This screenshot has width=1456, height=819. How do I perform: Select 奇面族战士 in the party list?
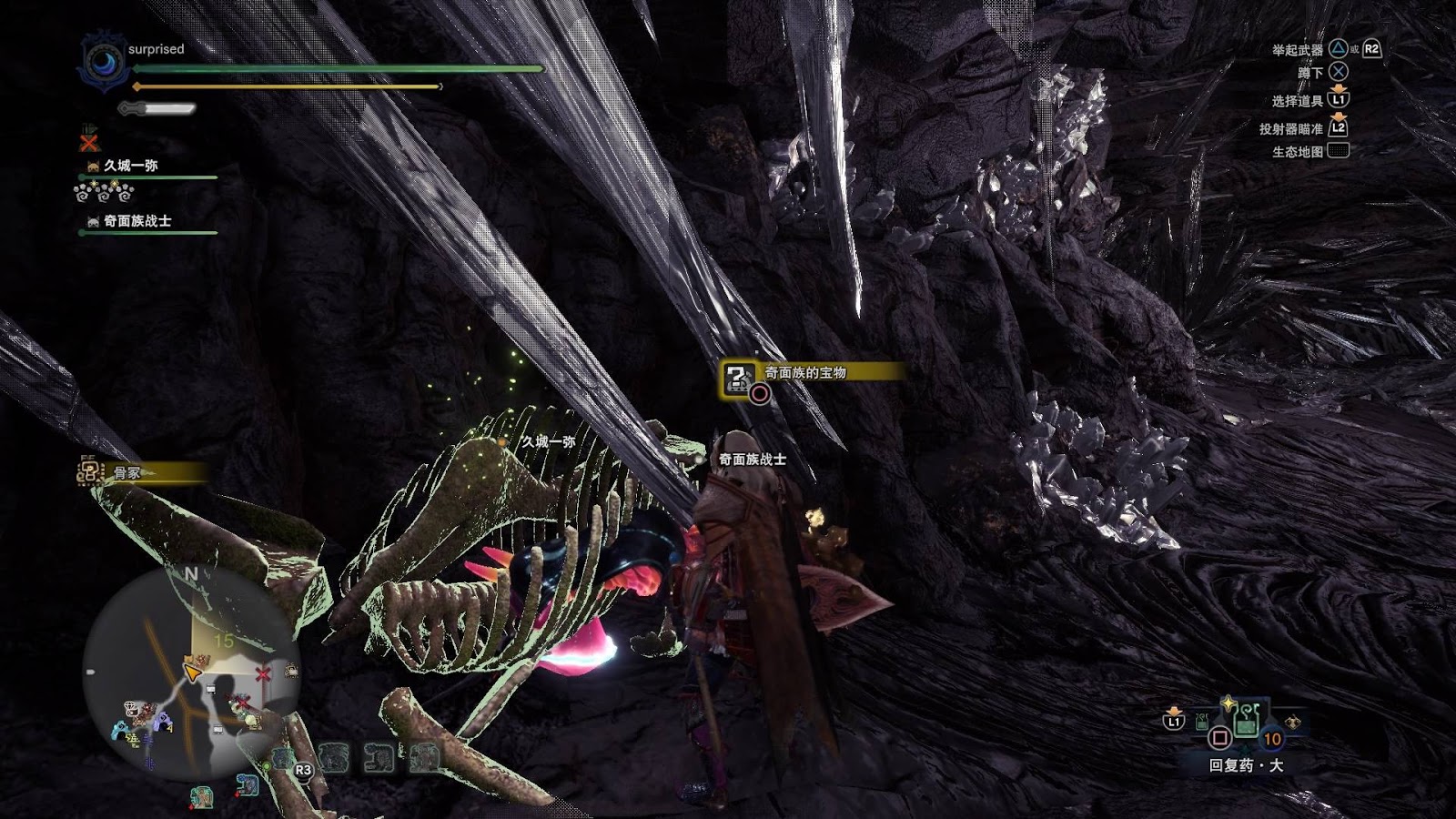pyautogui.click(x=137, y=221)
